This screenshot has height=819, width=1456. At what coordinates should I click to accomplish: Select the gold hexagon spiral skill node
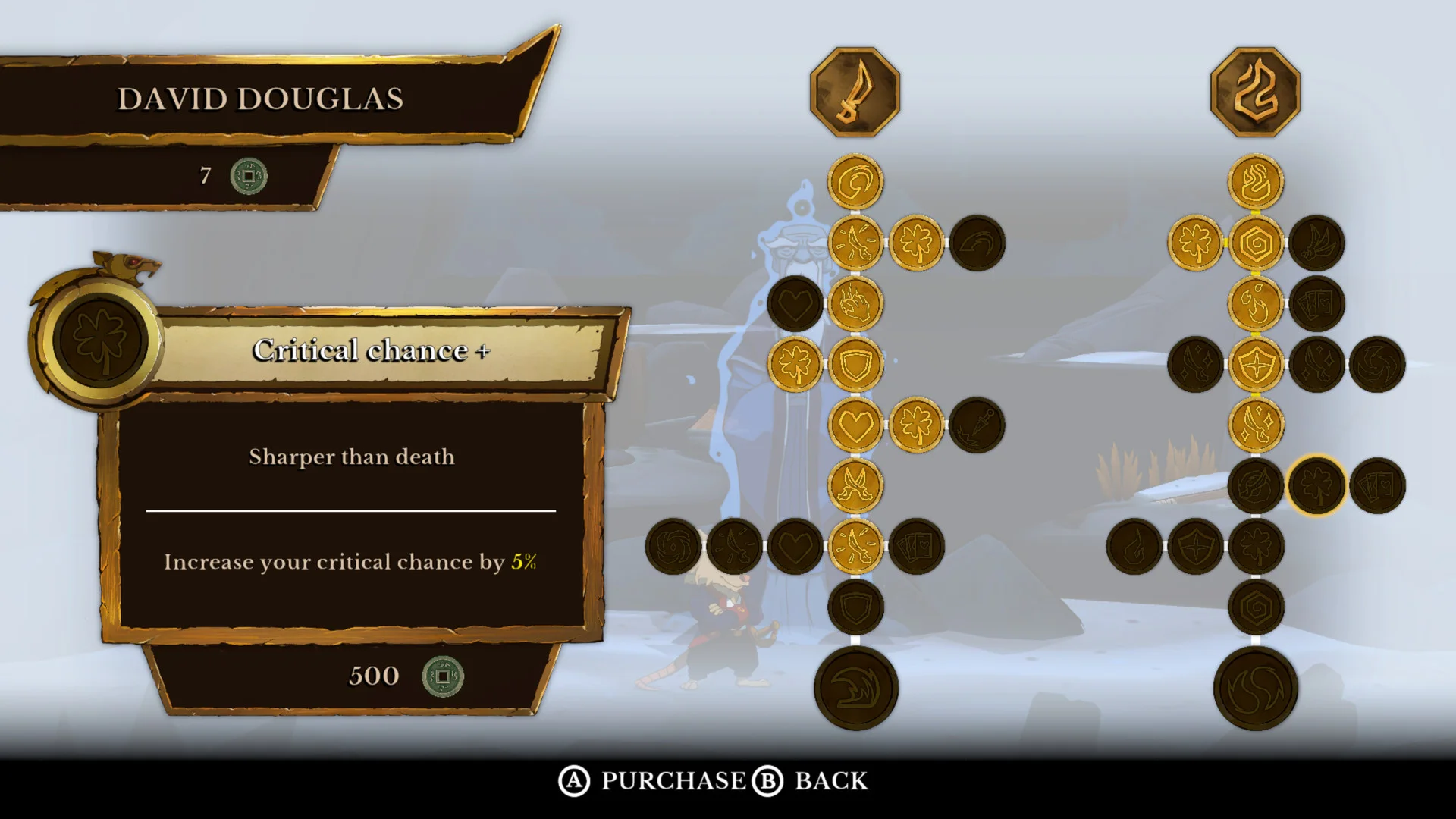pyautogui.click(x=1255, y=243)
